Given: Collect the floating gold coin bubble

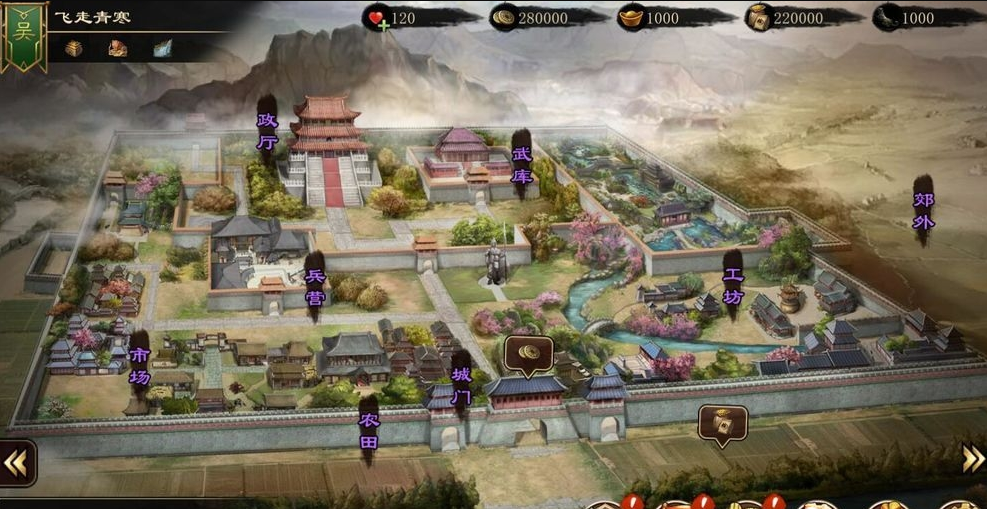Looking at the screenshot, I should tap(529, 353).
